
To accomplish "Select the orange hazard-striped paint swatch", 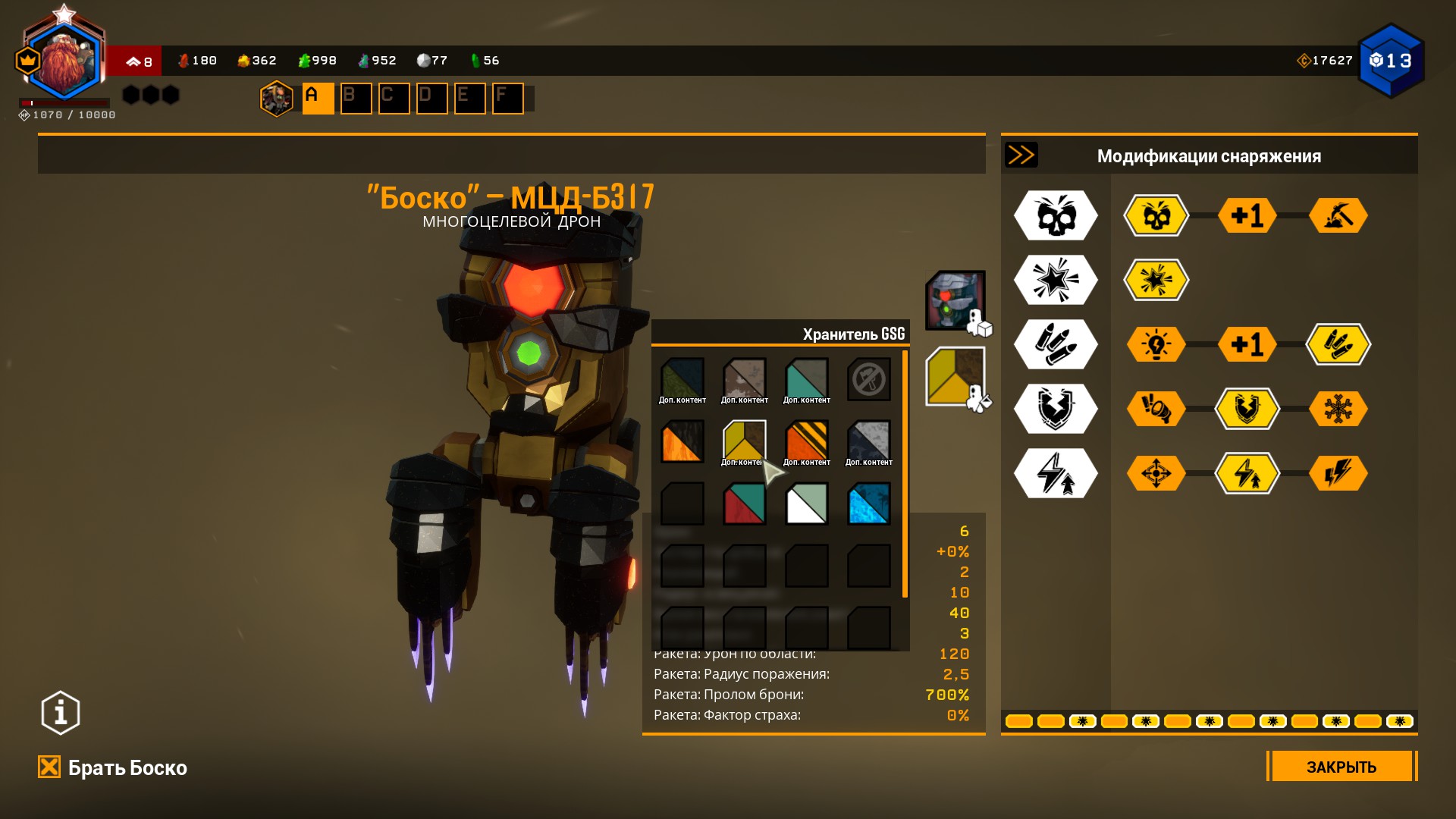I will [x=806, y=442].
